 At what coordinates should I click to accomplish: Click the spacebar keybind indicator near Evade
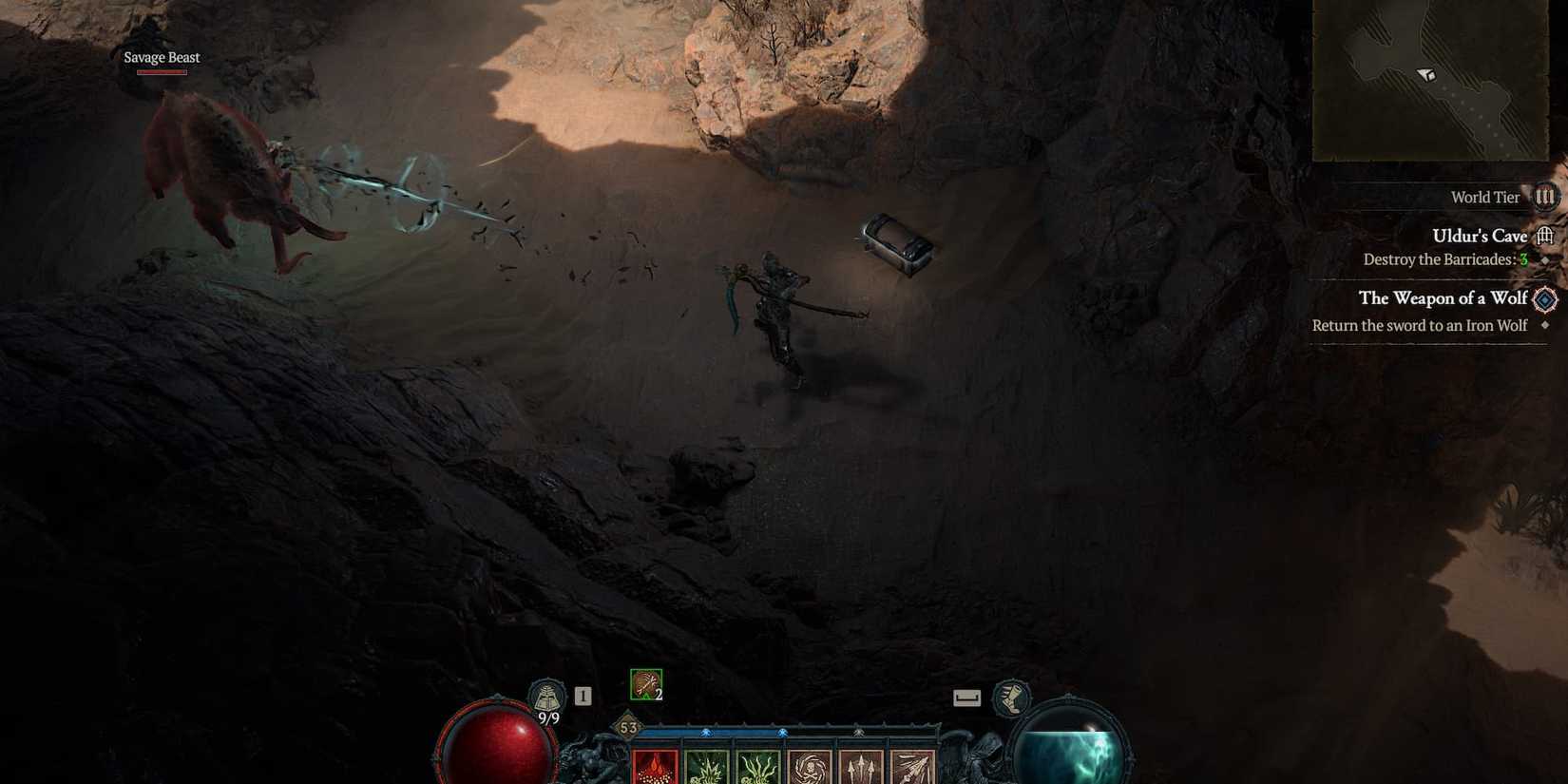click(967, 698)
